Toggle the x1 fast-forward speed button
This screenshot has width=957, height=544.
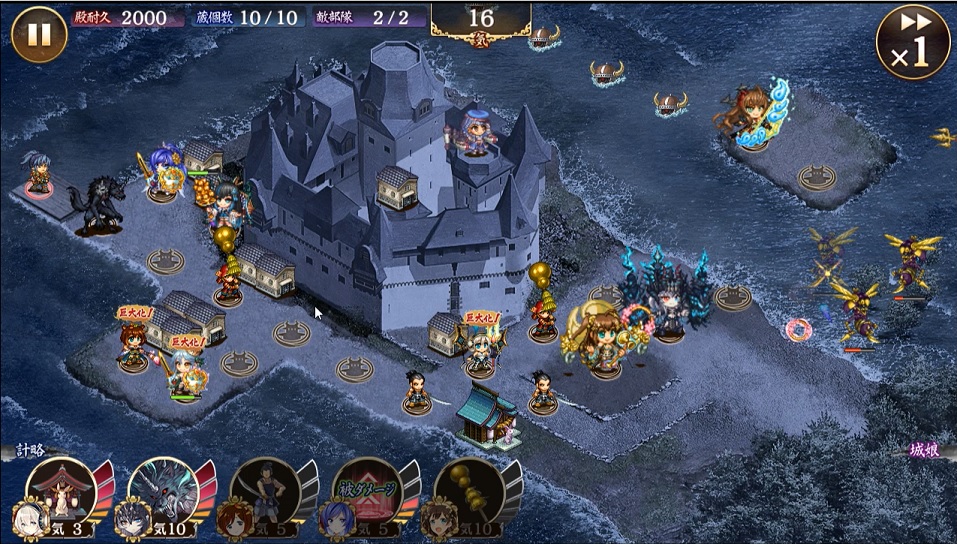pos(912,42)
